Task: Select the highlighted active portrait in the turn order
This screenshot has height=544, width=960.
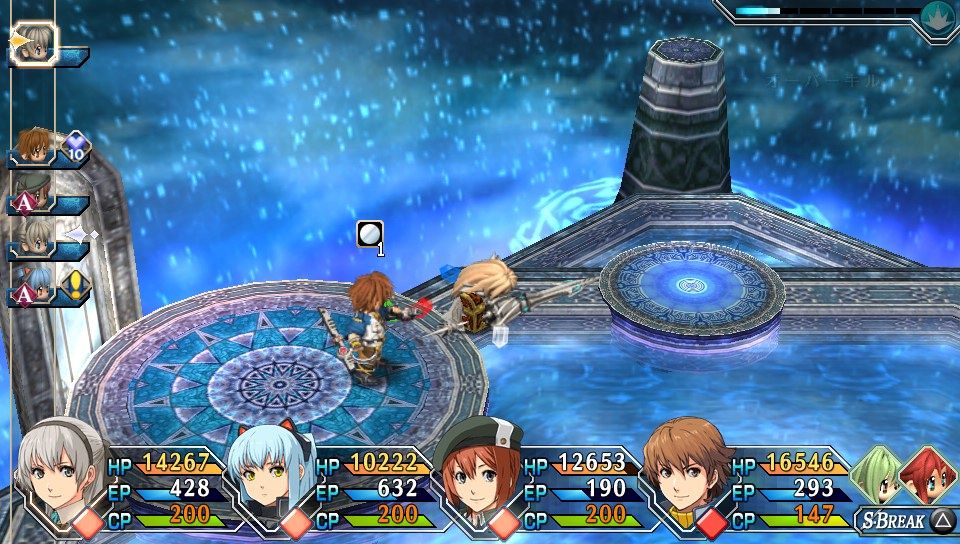Action: click(36, 43)
